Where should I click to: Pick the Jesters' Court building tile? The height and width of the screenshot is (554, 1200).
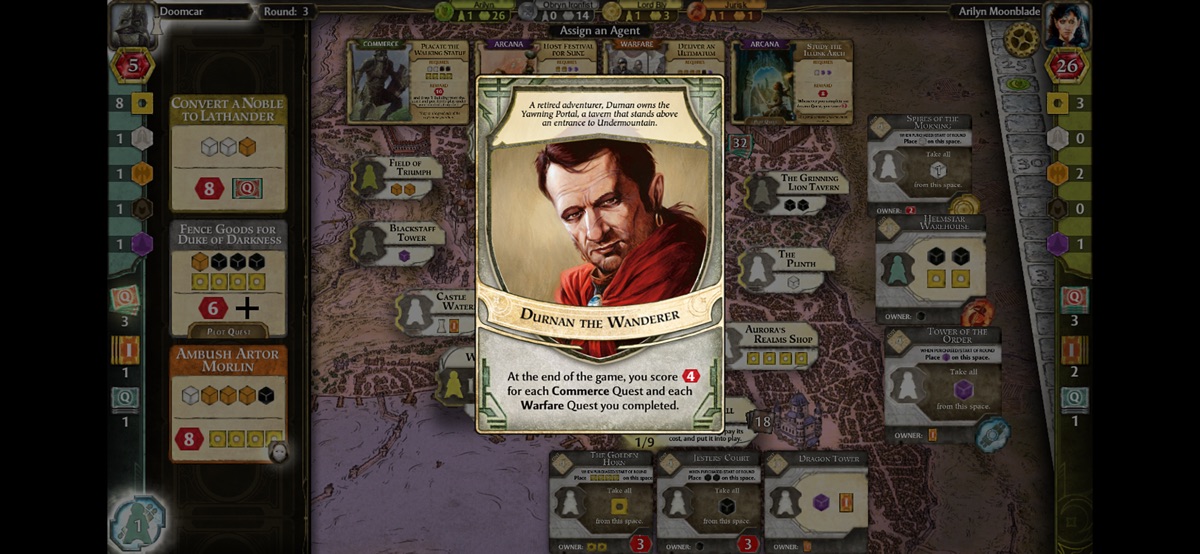pos(708,497)
